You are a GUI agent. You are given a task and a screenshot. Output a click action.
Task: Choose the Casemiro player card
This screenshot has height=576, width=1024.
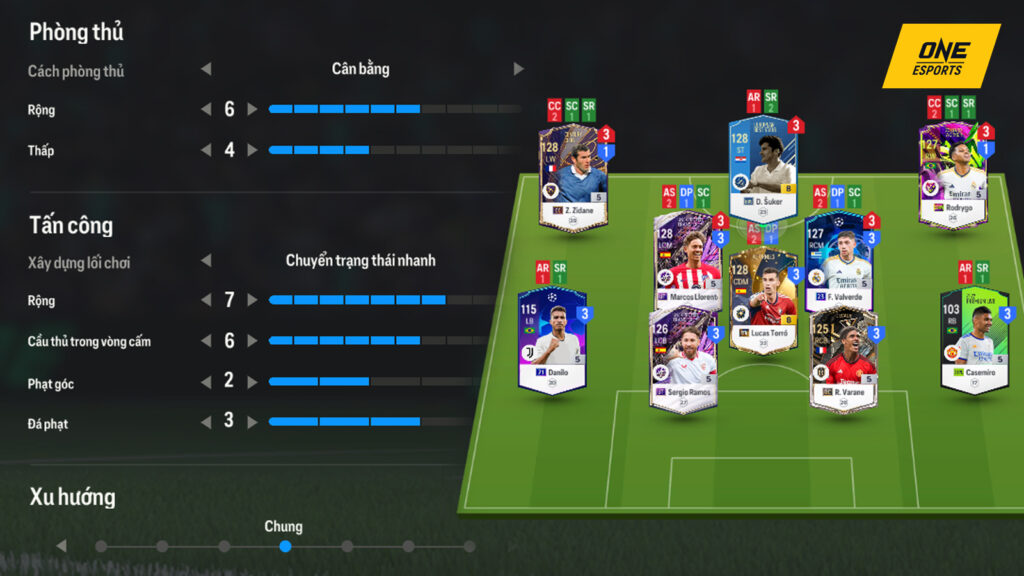tap(973, 341)
